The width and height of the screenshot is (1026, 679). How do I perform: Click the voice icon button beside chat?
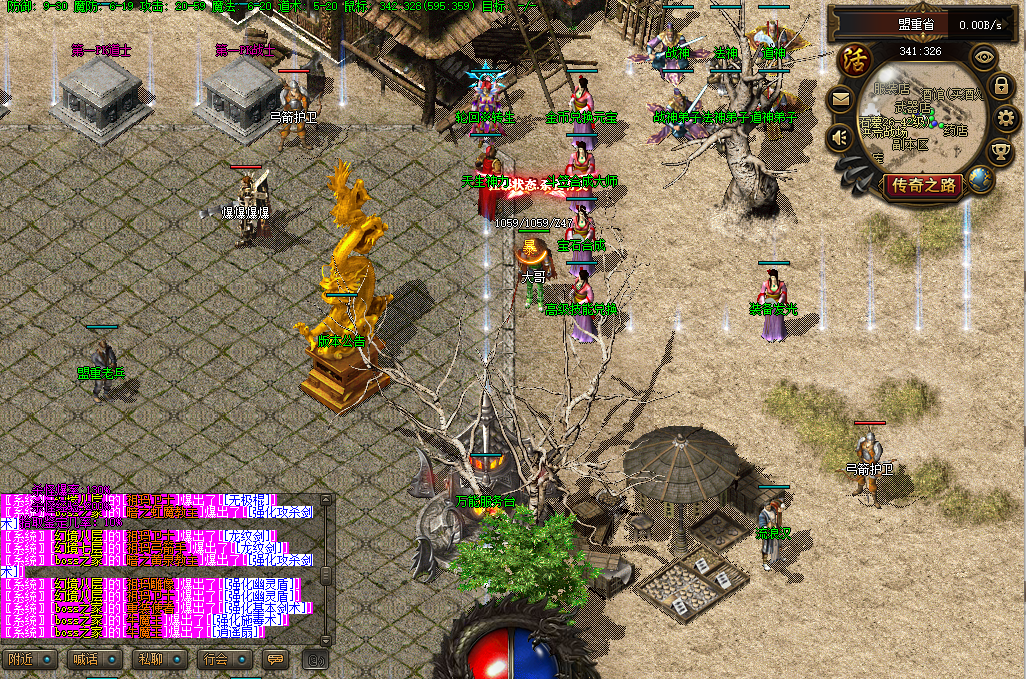pyautogui.click(x=316, y=659)
